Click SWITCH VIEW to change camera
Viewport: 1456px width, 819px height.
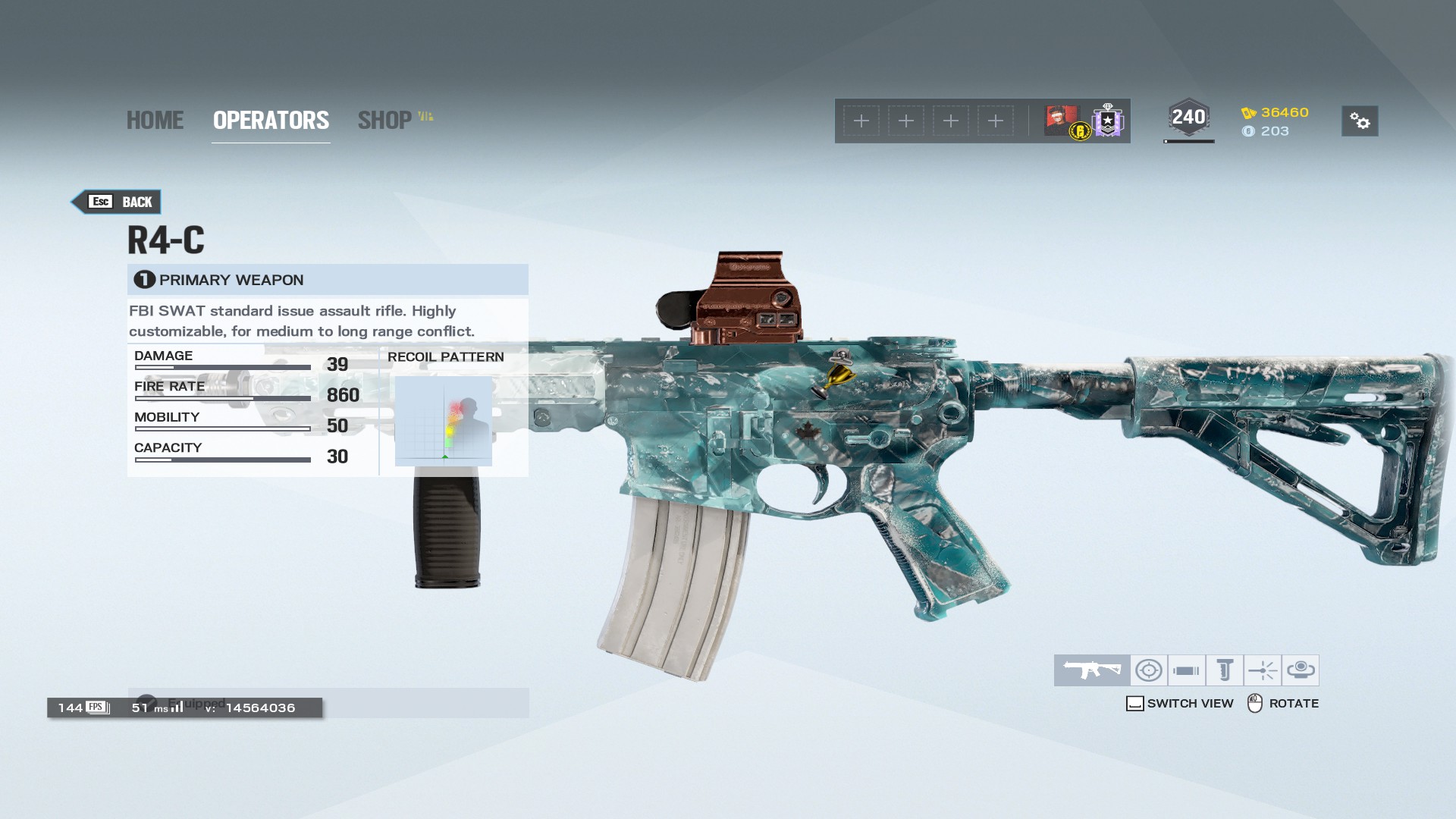coord(1180,703)
